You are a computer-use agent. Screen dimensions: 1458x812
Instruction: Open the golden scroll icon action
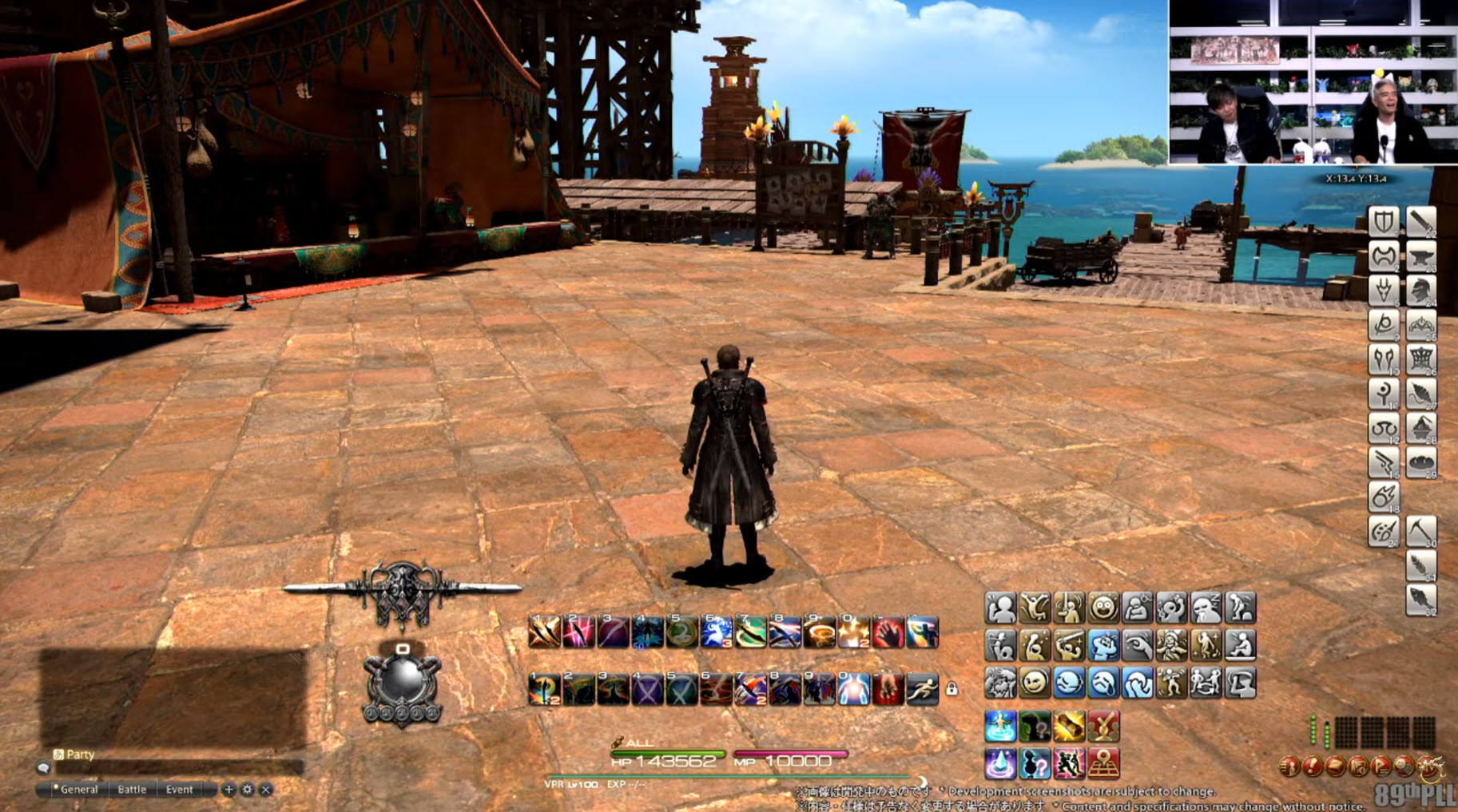click(x=1069, y=727)
